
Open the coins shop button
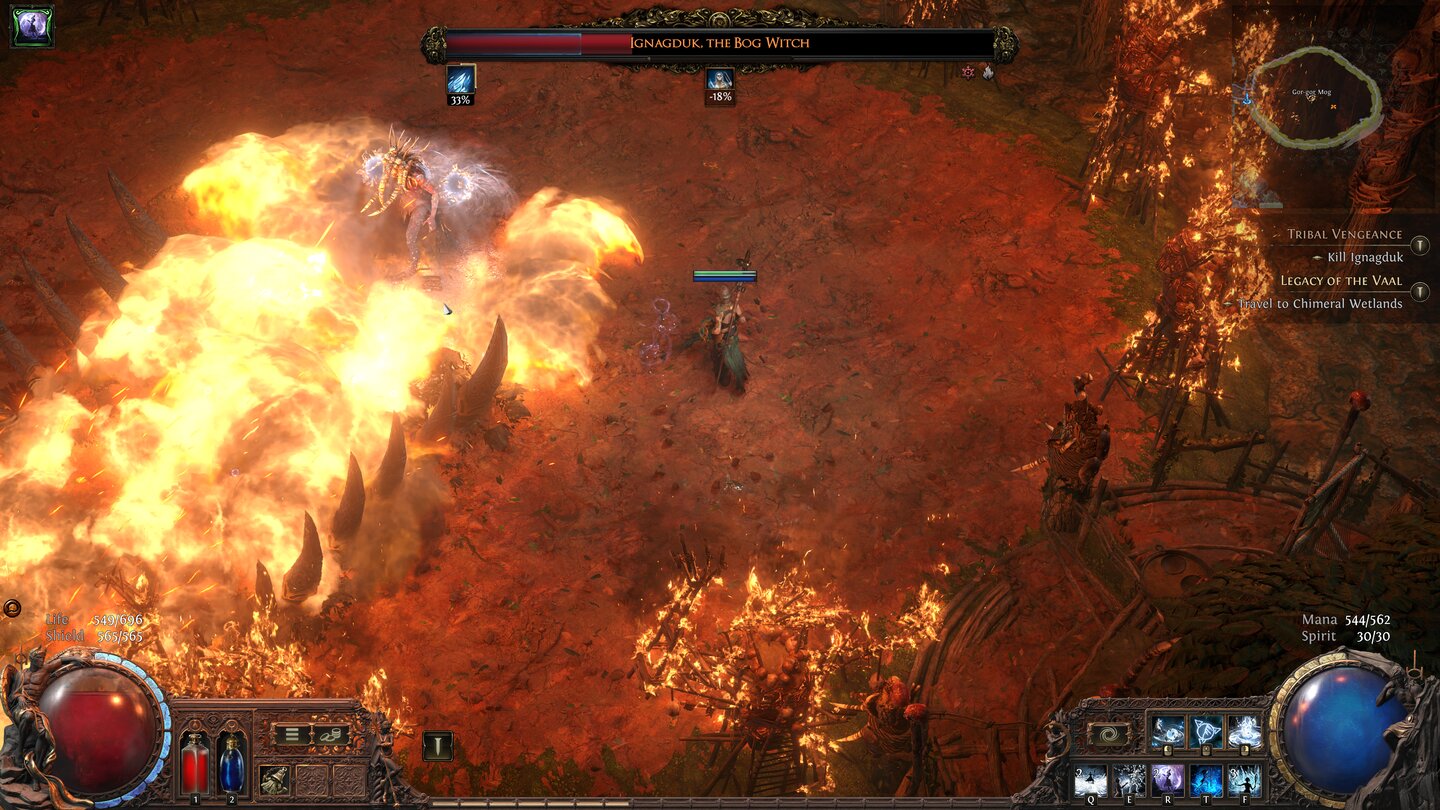coord(330,734)
